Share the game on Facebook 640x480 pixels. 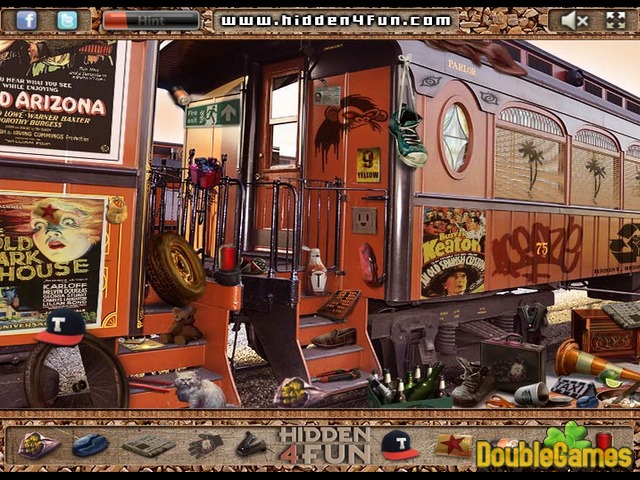click(x=26, y=20)
